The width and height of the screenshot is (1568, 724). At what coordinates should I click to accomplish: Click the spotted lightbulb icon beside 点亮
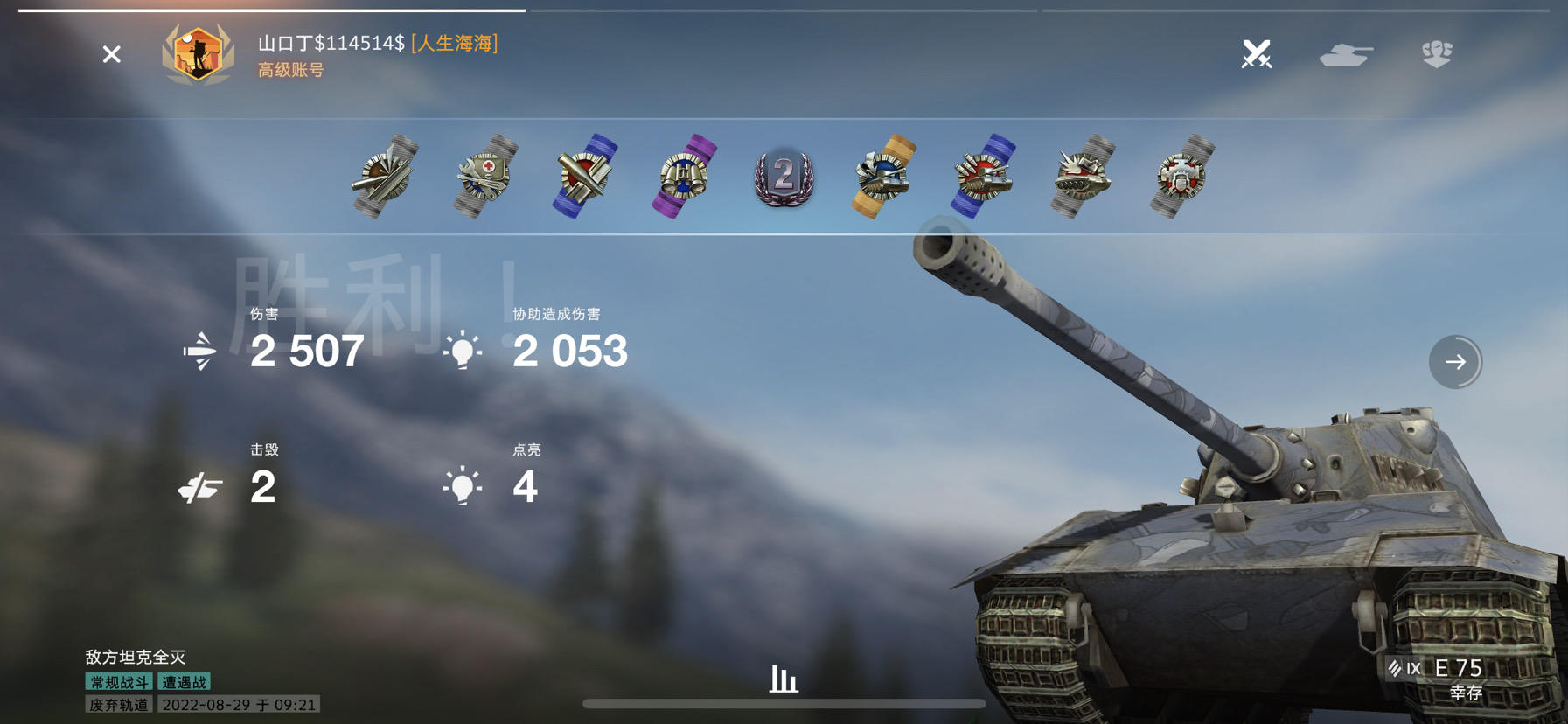[463, 486]
